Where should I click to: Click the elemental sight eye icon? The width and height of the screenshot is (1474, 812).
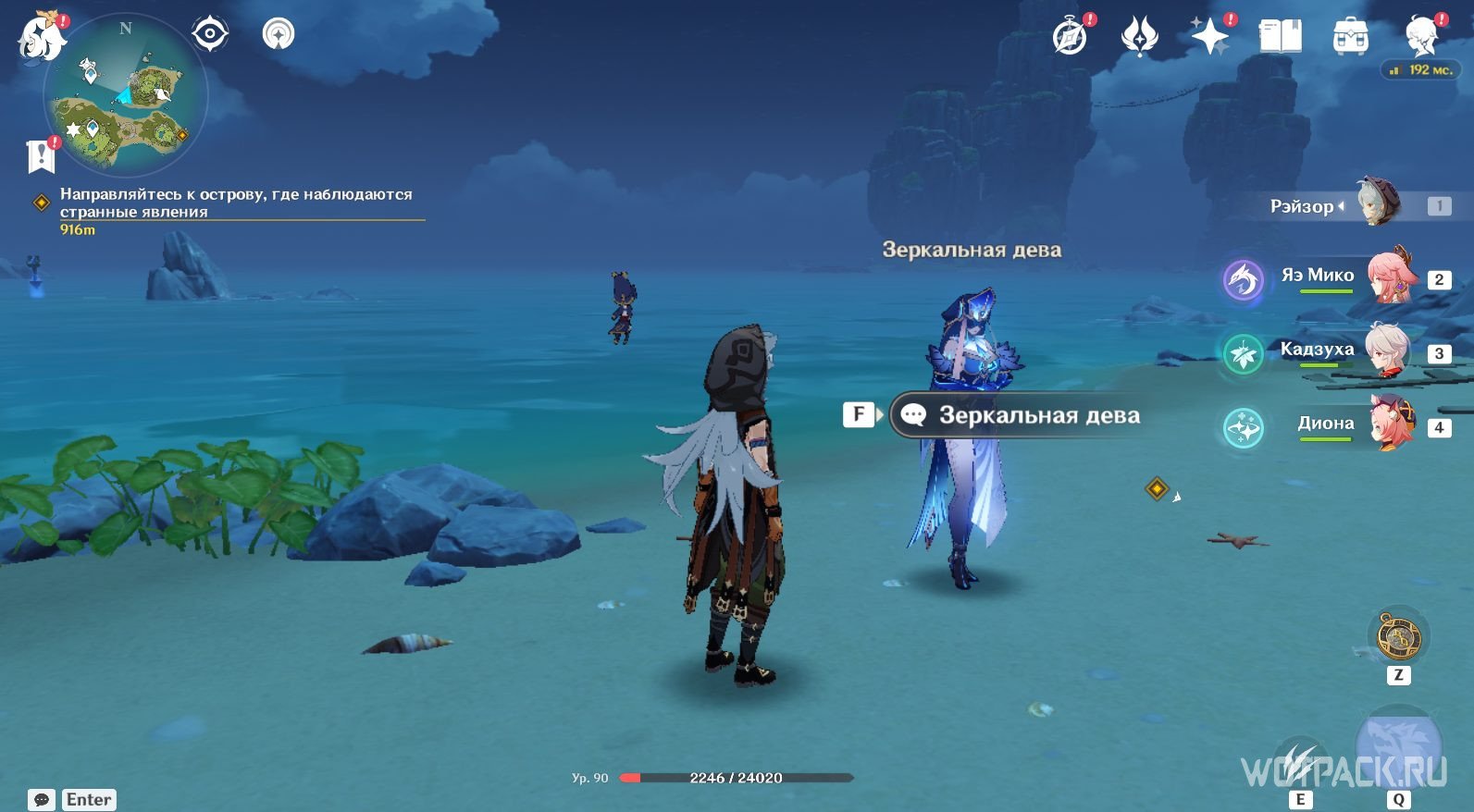click(210, 34)
